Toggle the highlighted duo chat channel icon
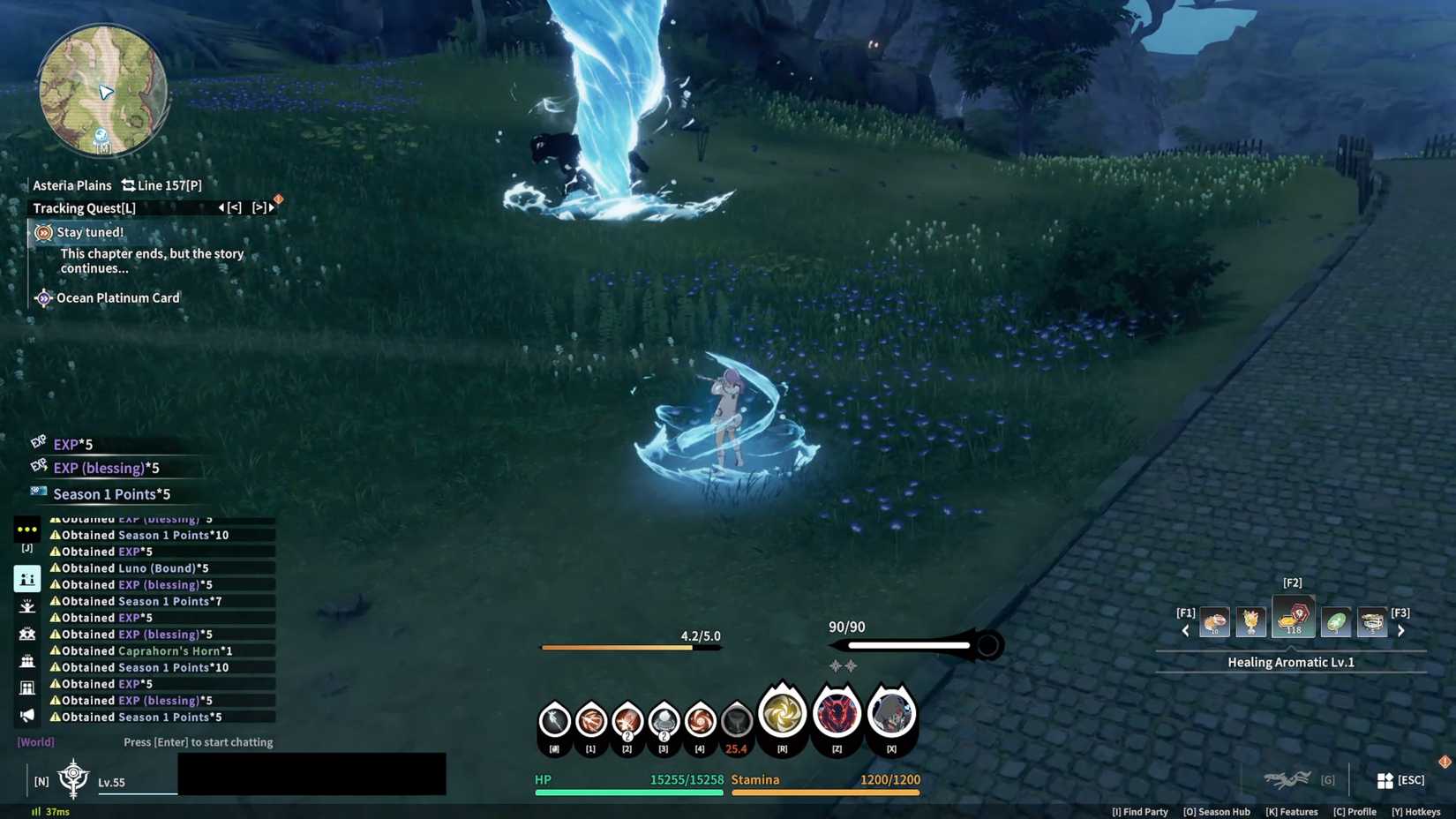Image resolution: width=1456 pixels, height=819 pixels. (x=27, y=578)
